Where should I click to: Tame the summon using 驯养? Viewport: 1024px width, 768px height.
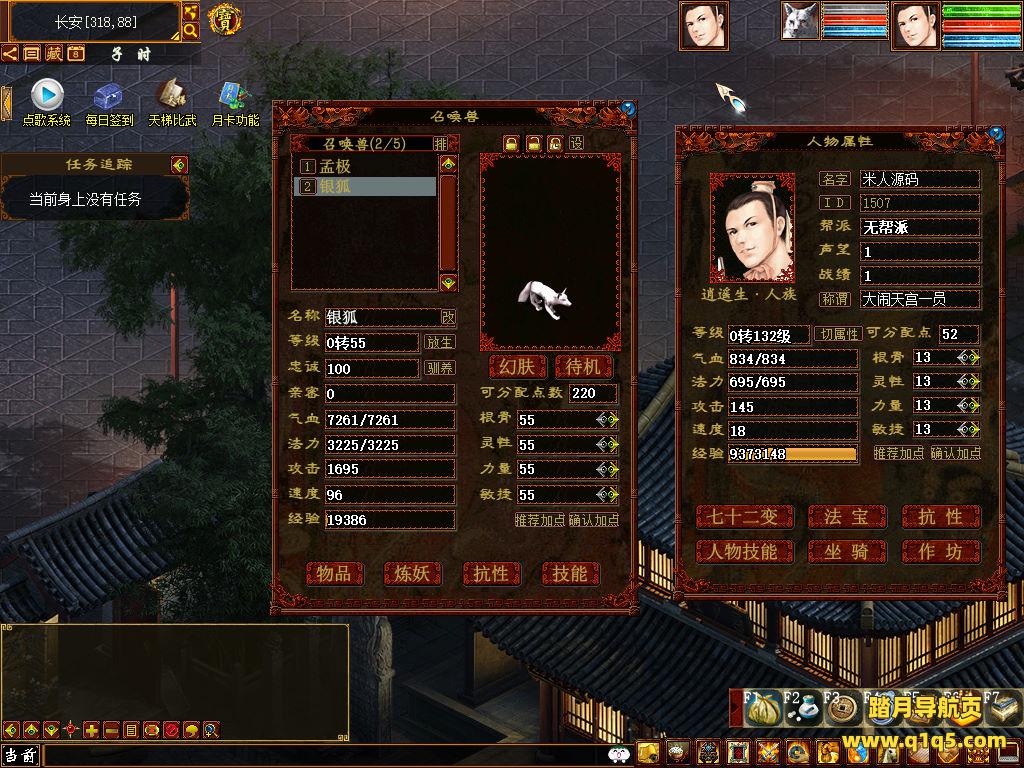pos(440,368)
